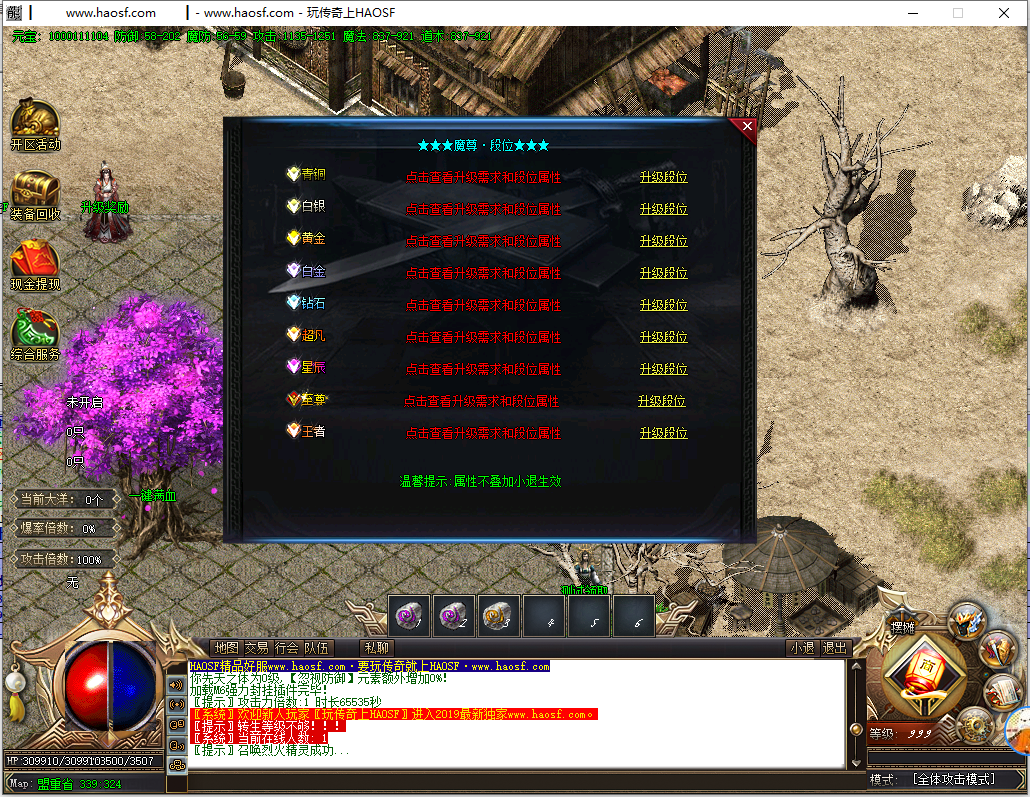Open the 交易 trade button
Image resolution: width=1030 pixels, height=797 pixels.
coord(256,648)
